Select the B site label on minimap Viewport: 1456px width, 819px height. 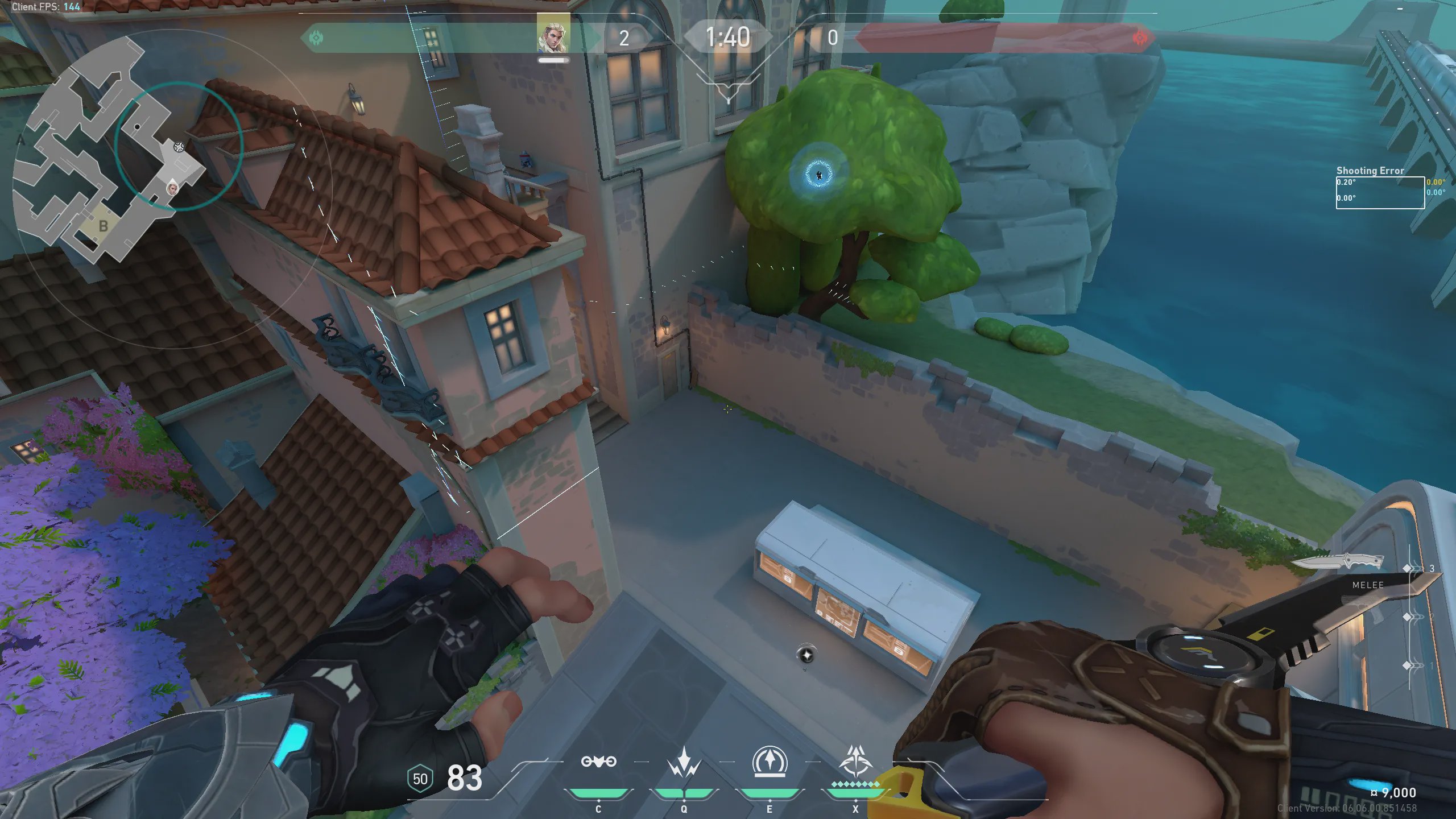click(x=103, y=226)
